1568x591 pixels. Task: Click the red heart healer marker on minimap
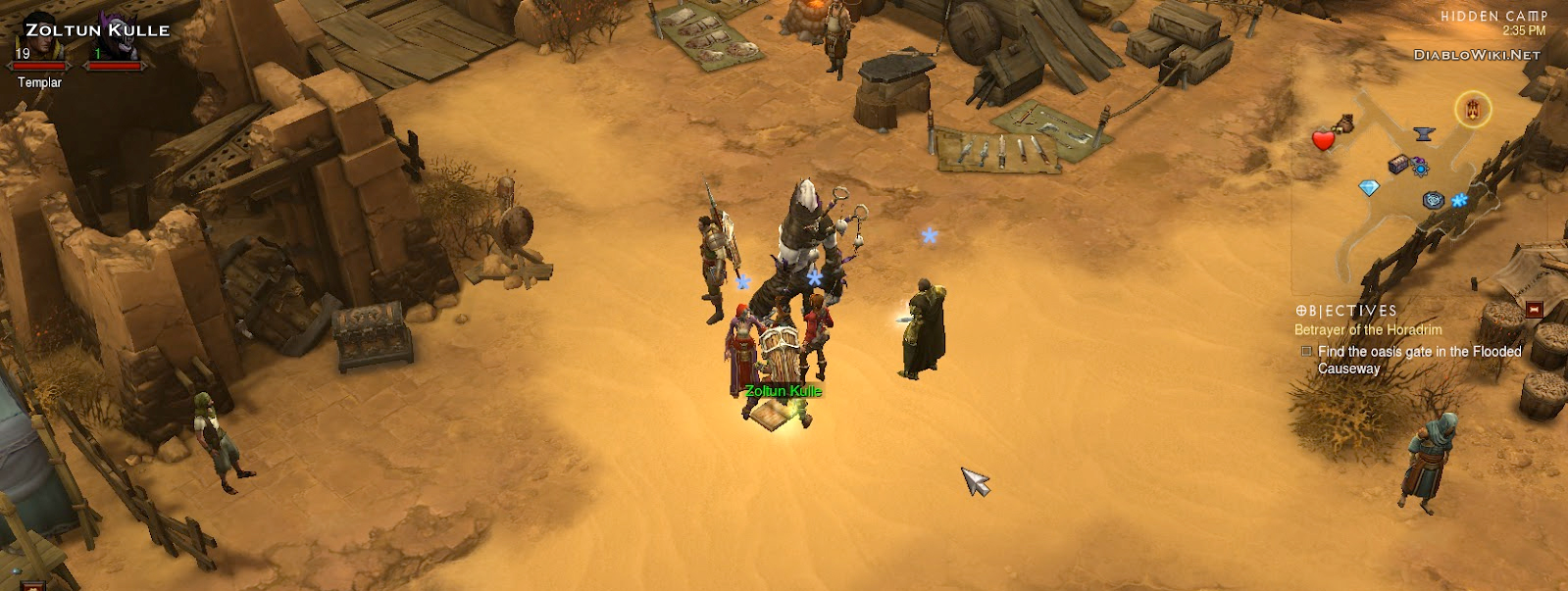click(x=1323, y=140)
